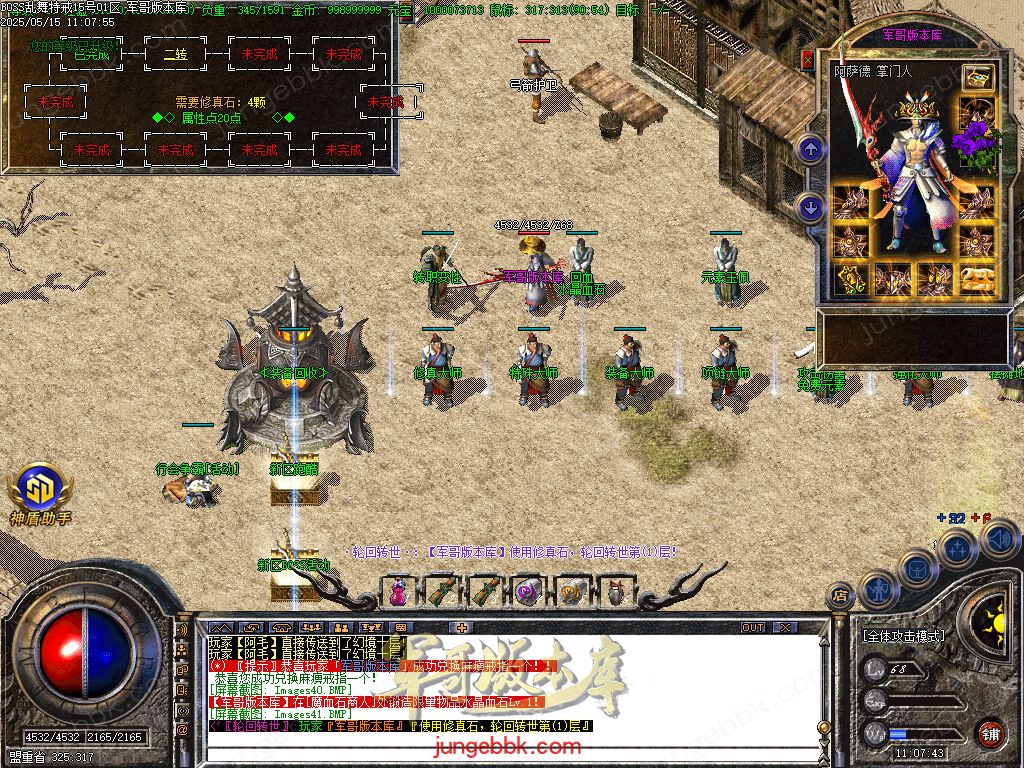
Task: Toggle the 全体攻击模式 attack mode
Action: (x=904, y=636)
